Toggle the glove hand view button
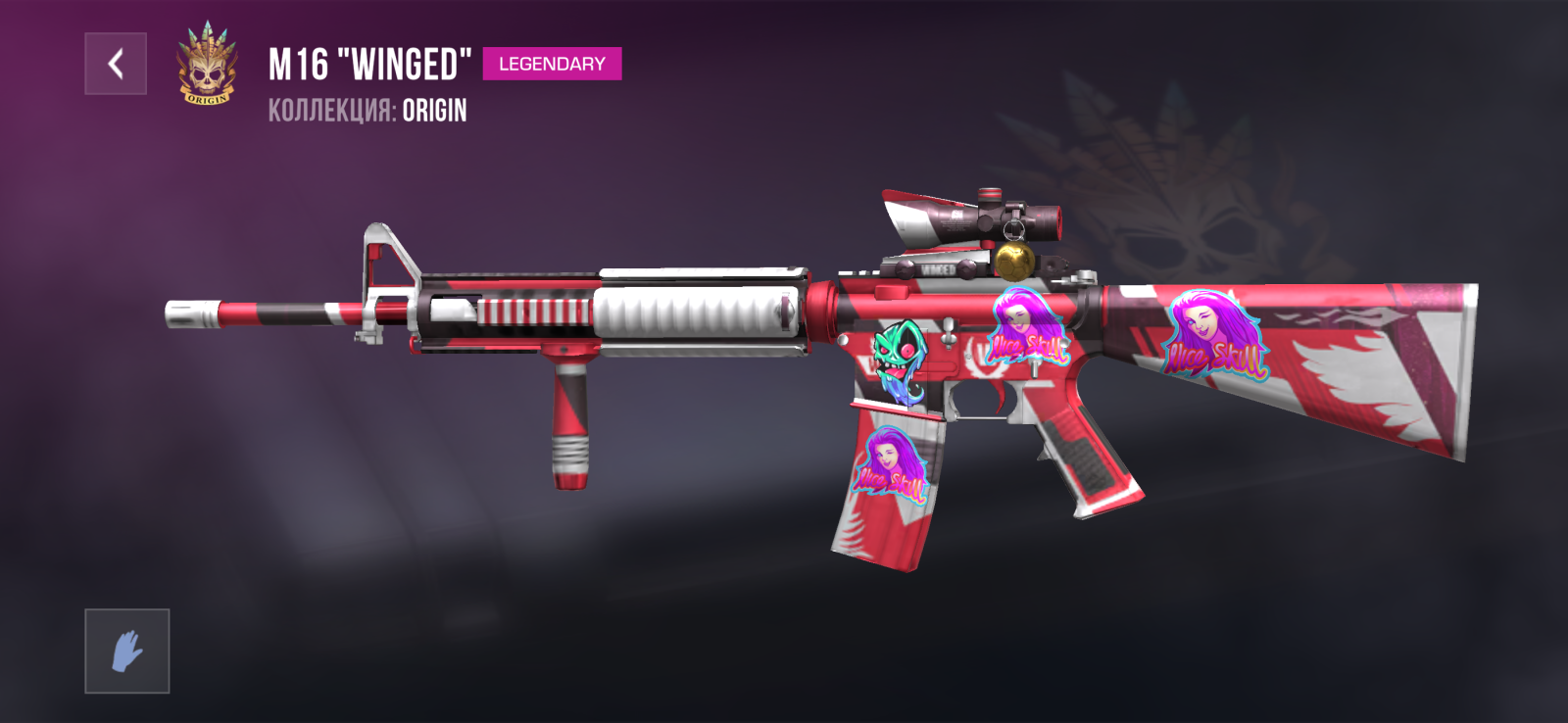The width and height of the screenshot is (1568, 723). coord(127,651)
